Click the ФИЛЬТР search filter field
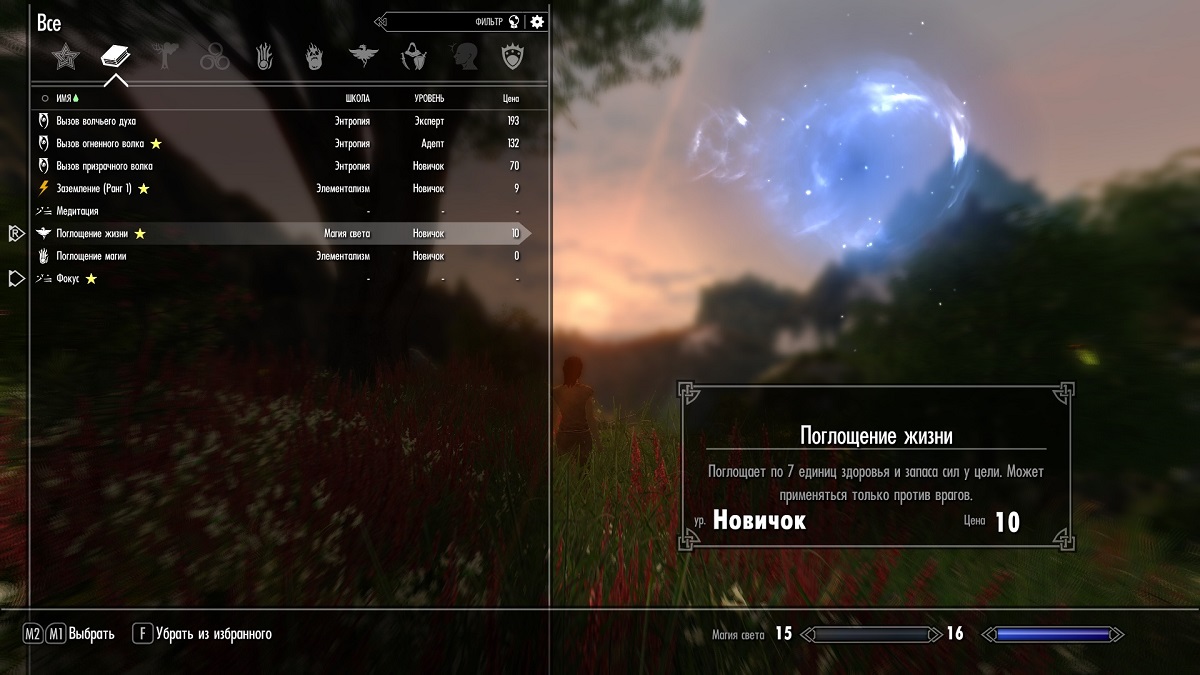1200x675 pixels. click(450, 21)
